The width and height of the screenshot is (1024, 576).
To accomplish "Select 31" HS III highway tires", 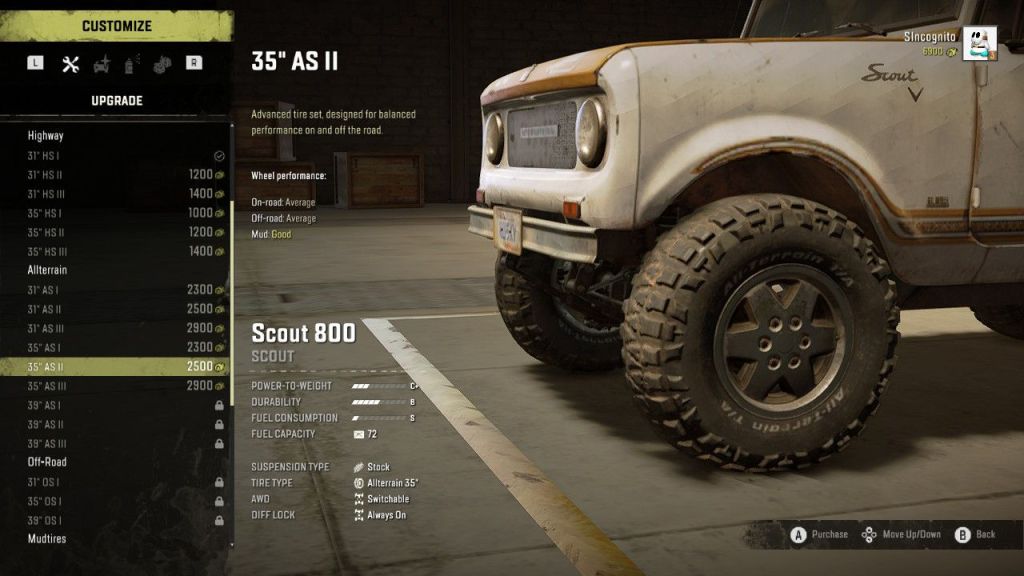I will click(115, 194).
